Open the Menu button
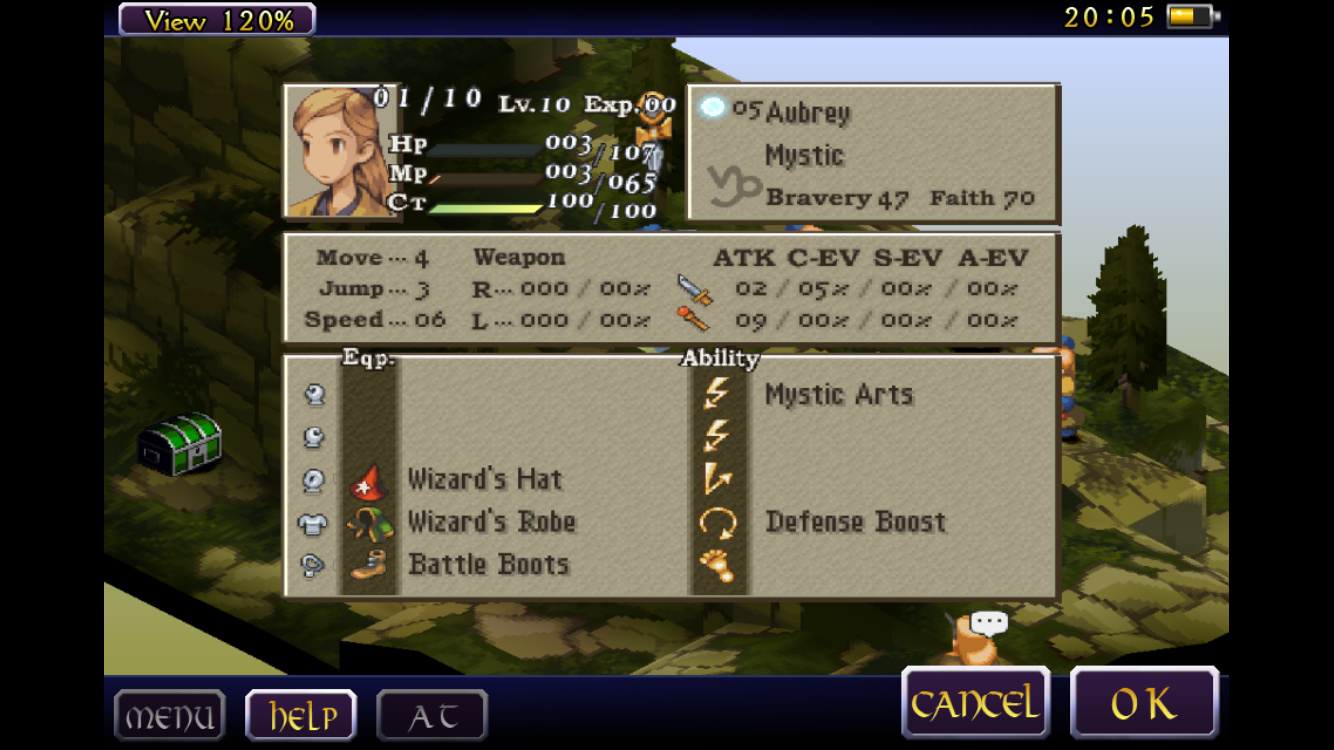1334x750 pixels. 169,716
